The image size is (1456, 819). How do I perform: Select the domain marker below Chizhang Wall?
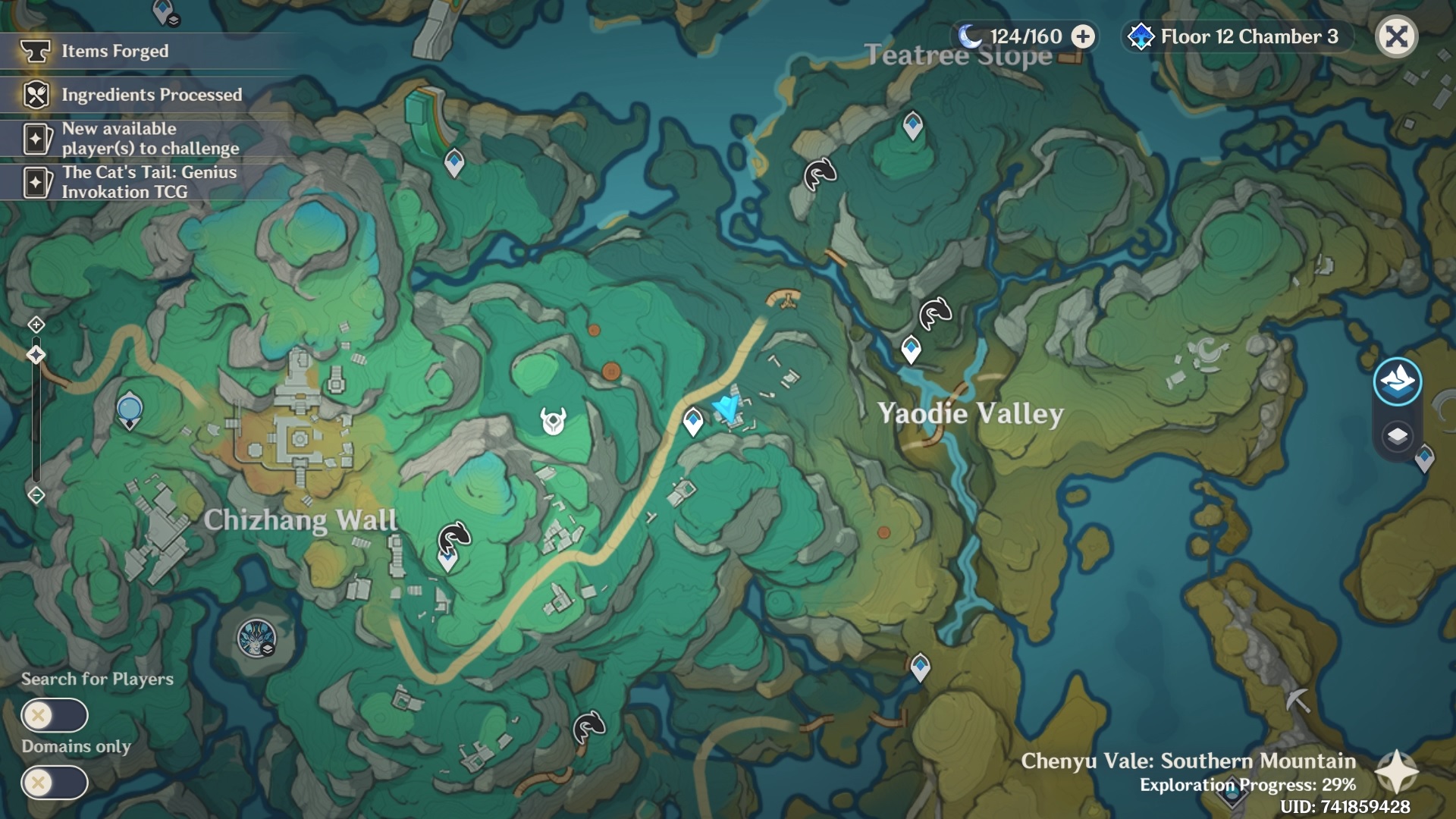point(256,639)
